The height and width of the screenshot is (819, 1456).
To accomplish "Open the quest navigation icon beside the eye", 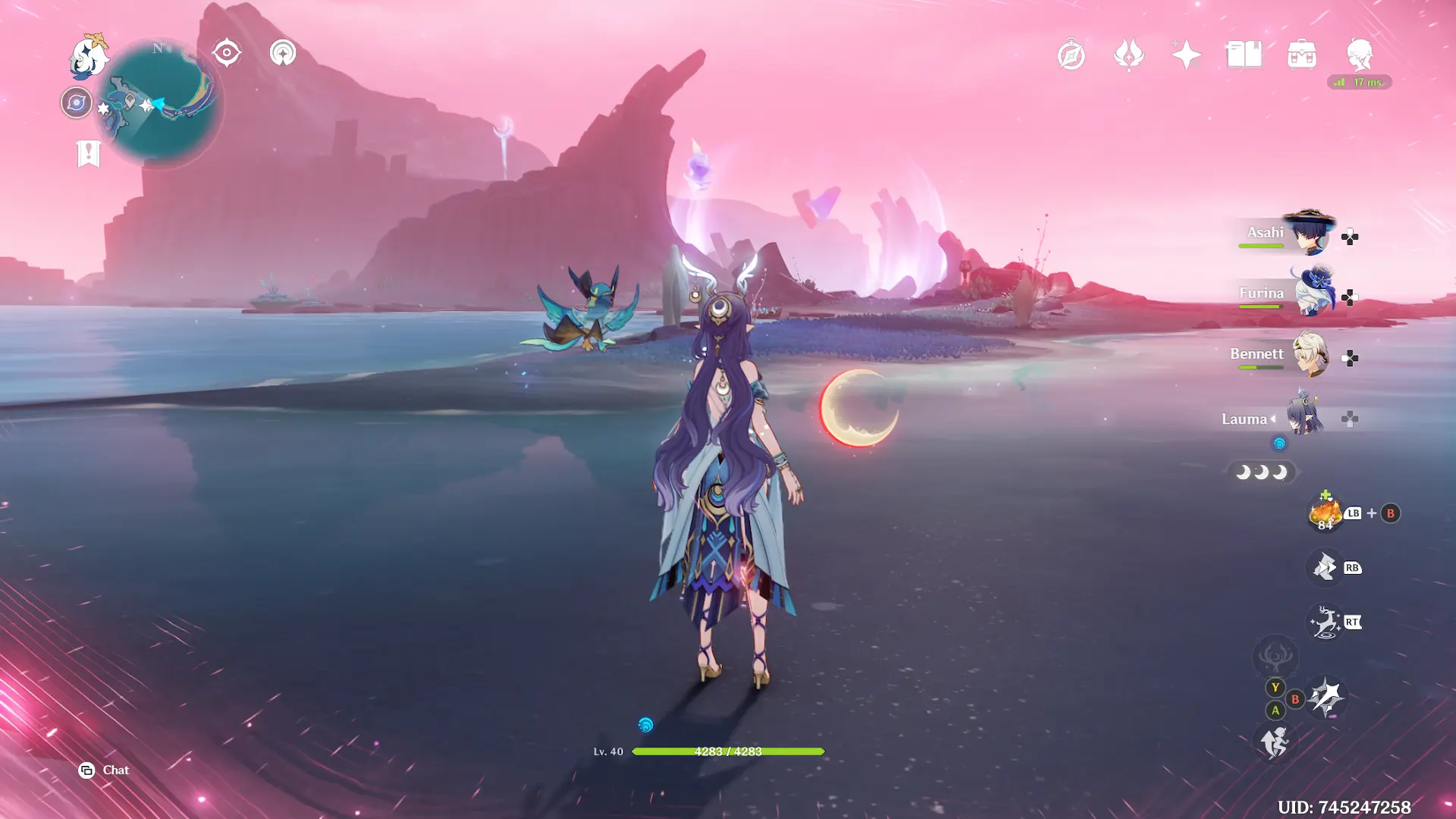I will coord(283,53).
